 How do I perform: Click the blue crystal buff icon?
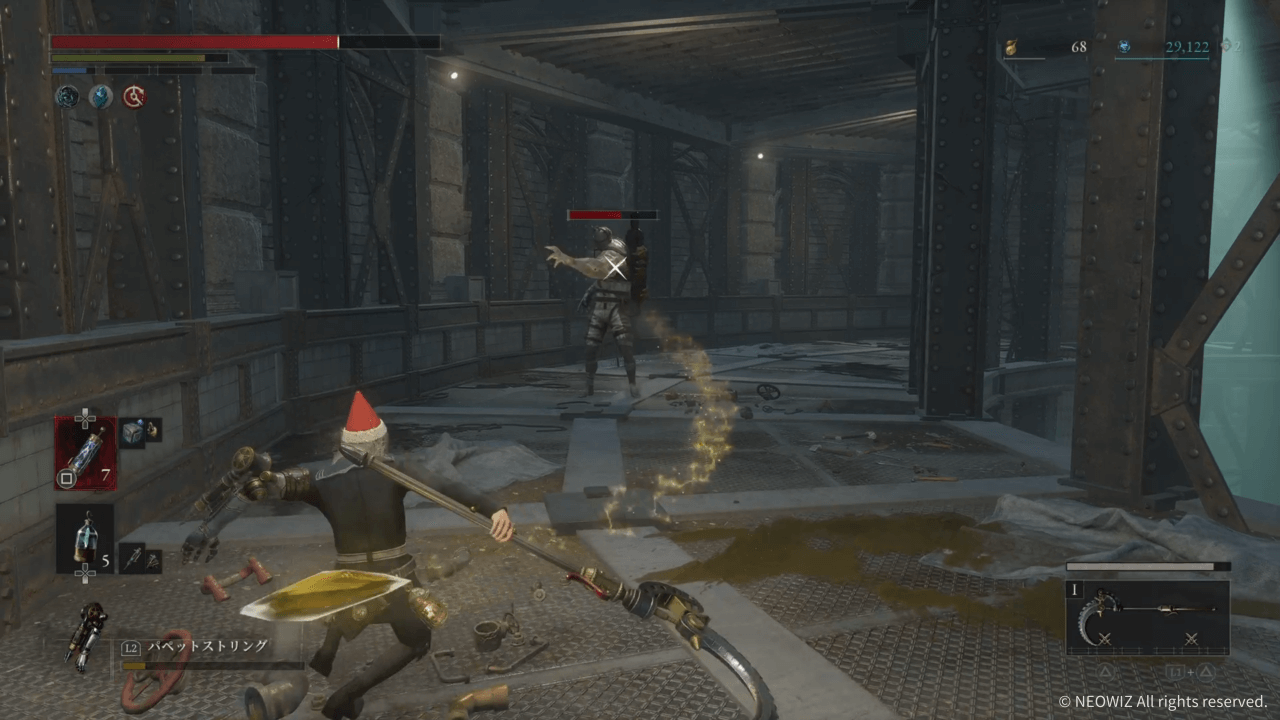(x=100, y=96)
